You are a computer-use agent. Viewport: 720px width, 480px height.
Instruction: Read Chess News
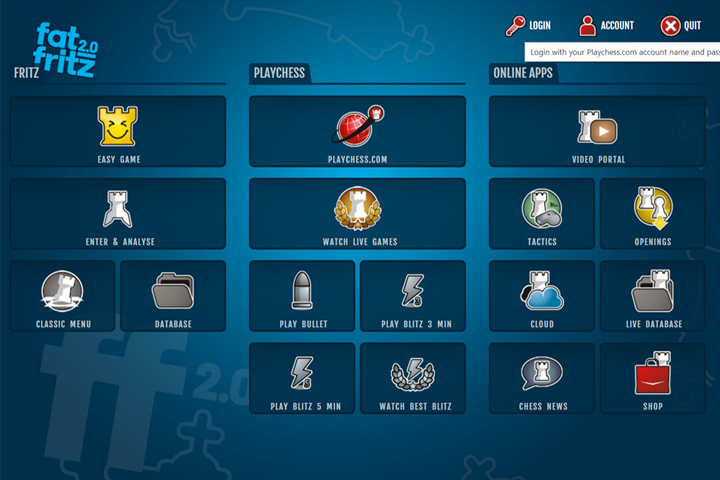tap(541, 378)
